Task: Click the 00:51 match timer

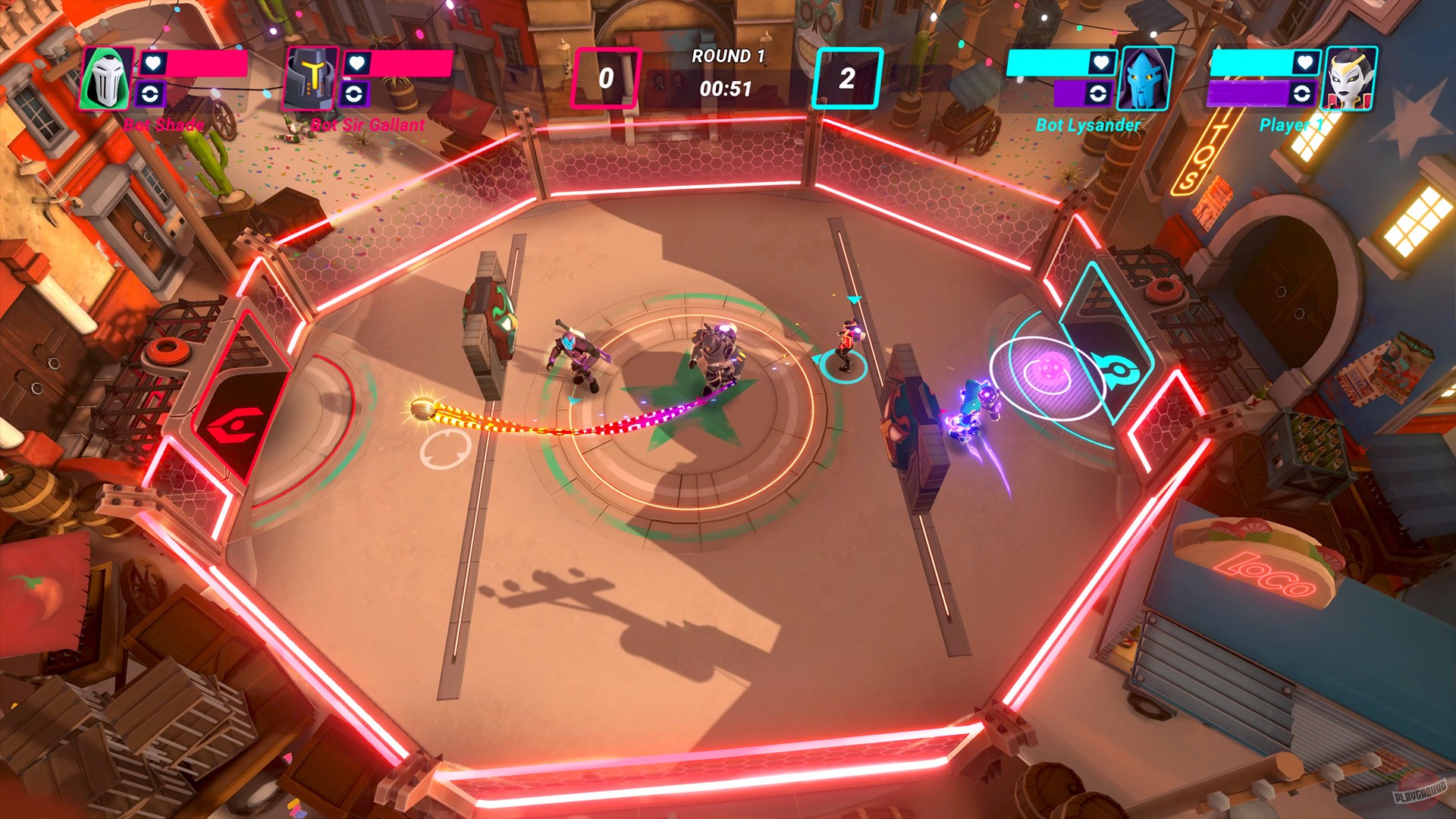Action: click(726, 87)
